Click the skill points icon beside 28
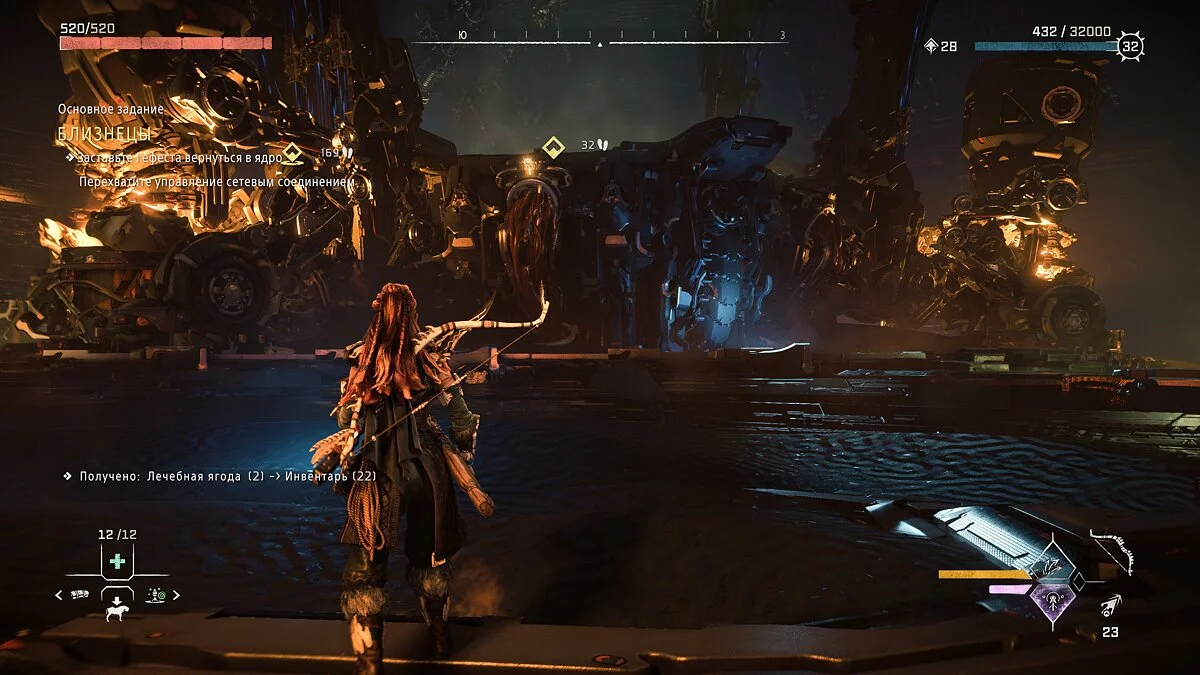Screen dimensions: 1200x675 coord(931,46)
